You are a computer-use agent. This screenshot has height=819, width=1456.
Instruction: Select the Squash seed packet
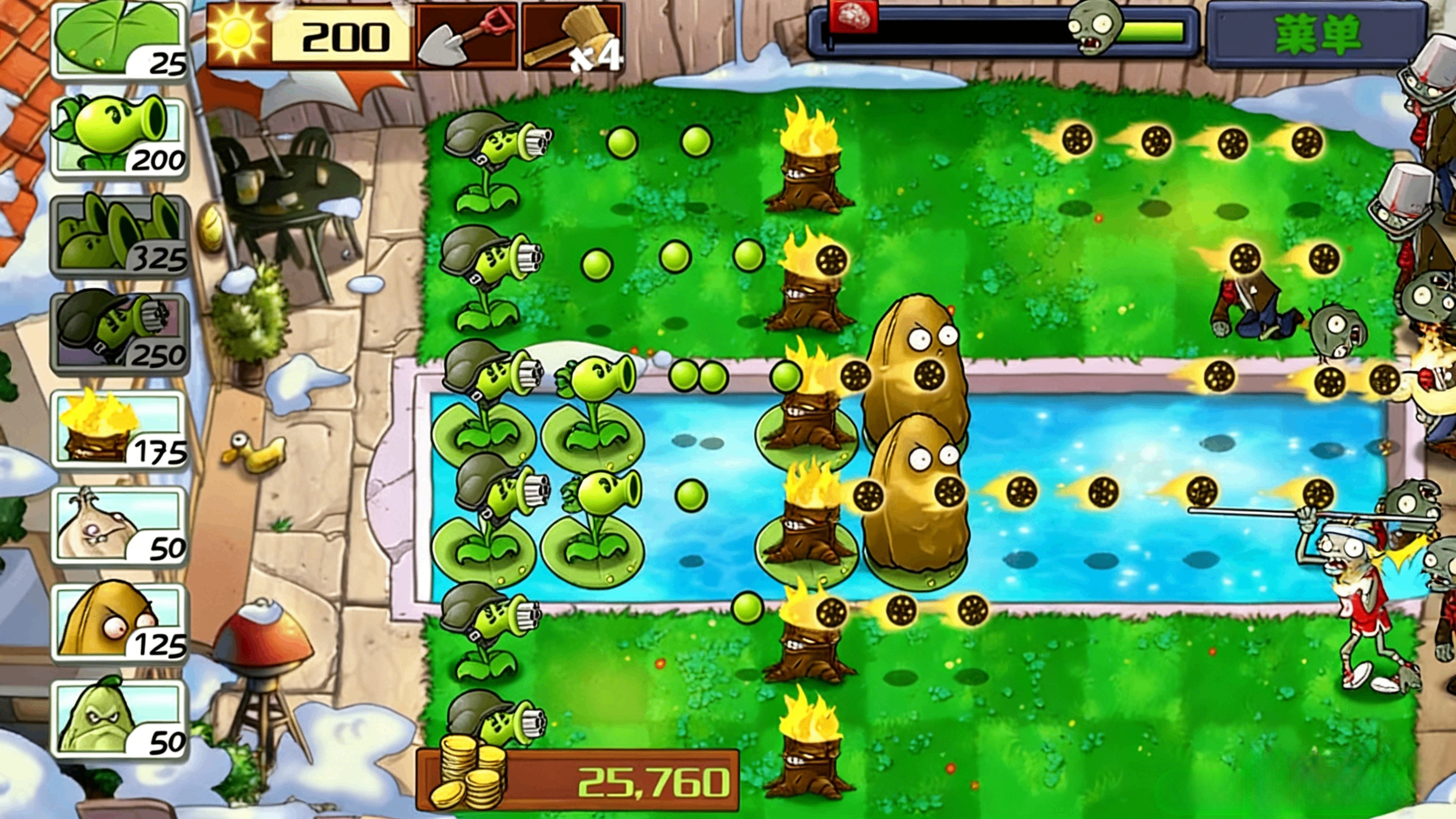119,717
